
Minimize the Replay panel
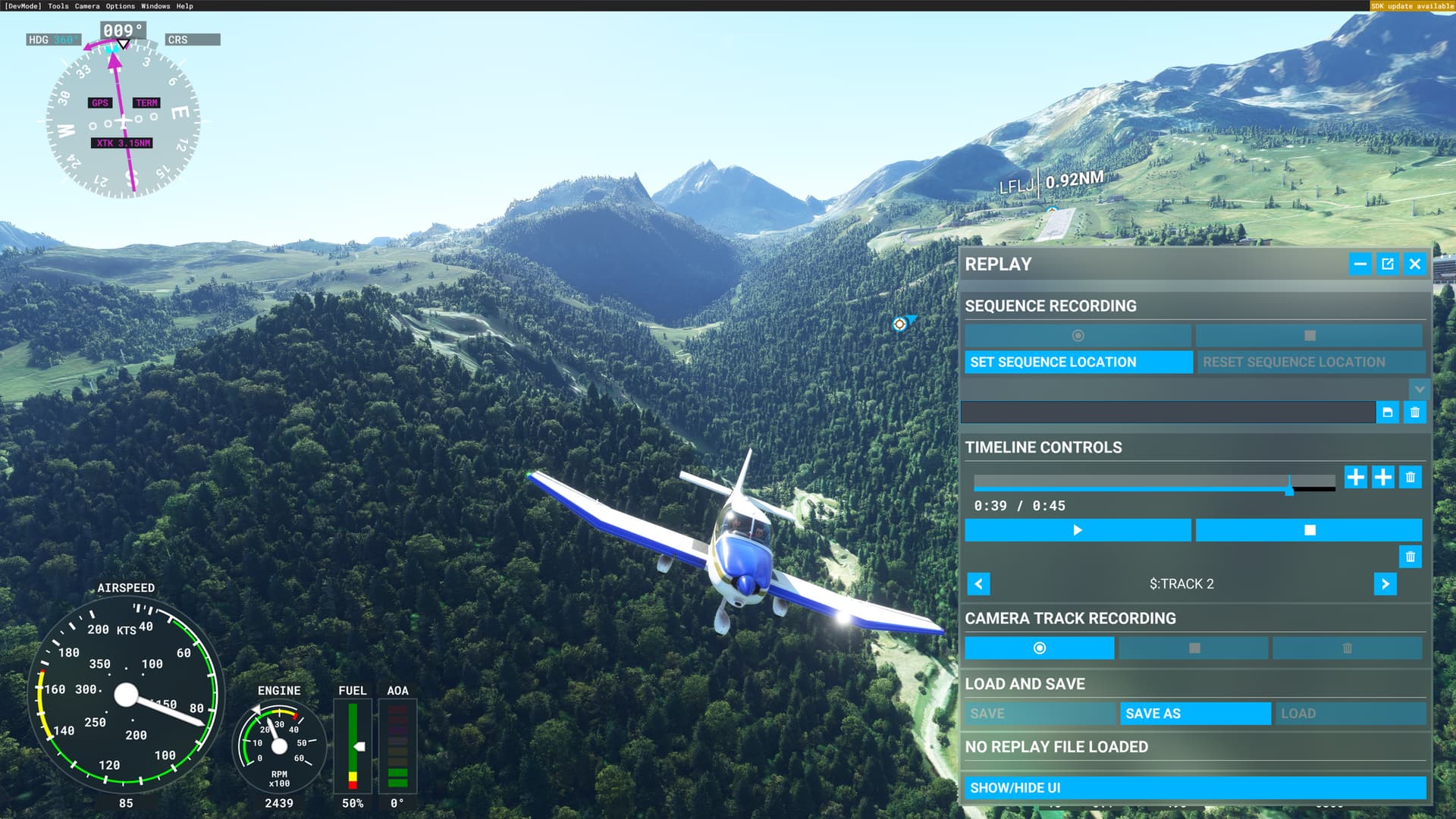click(x=1360, y=264)
